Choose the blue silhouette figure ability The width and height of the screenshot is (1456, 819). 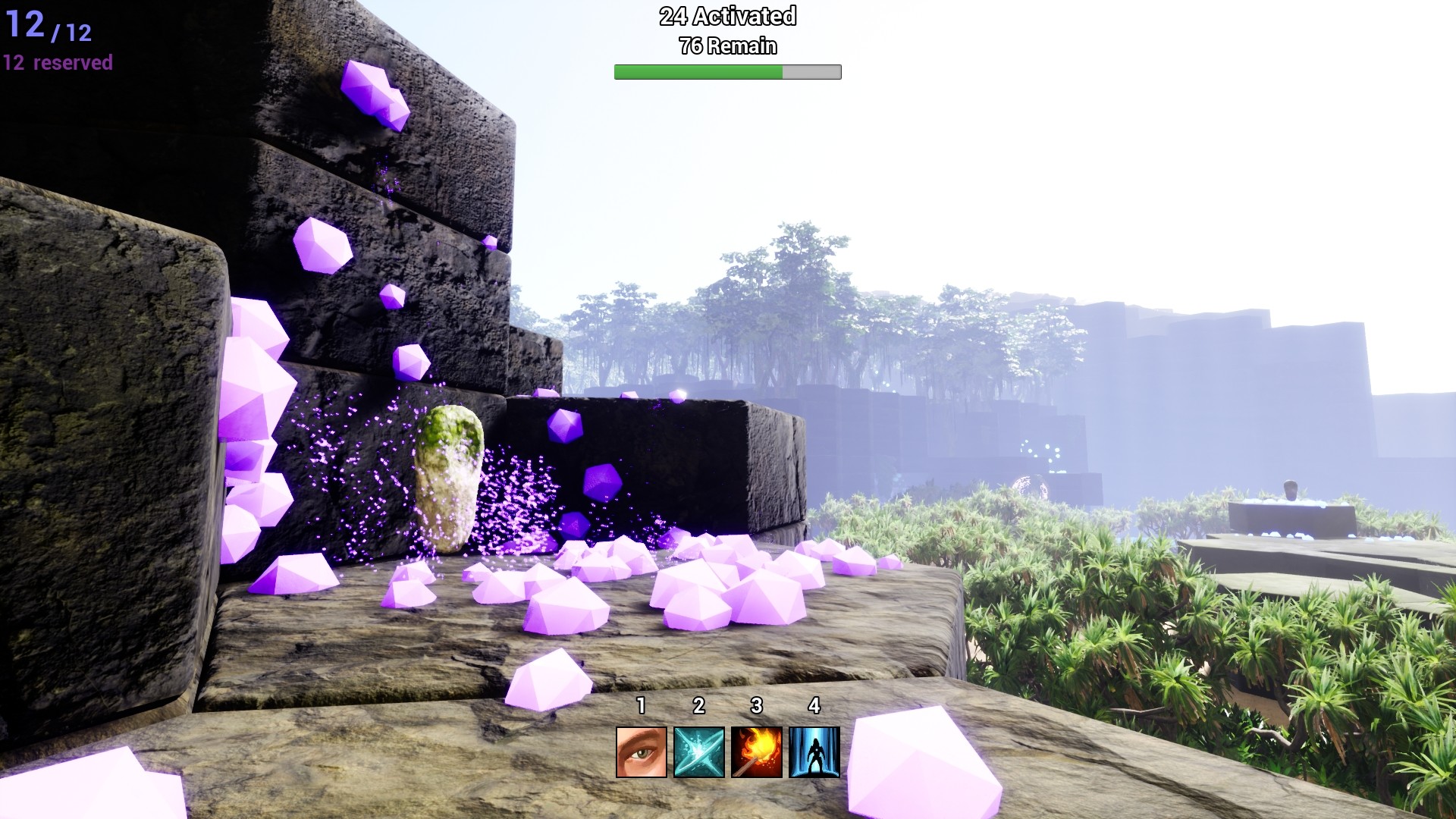[x=814, y=752]
